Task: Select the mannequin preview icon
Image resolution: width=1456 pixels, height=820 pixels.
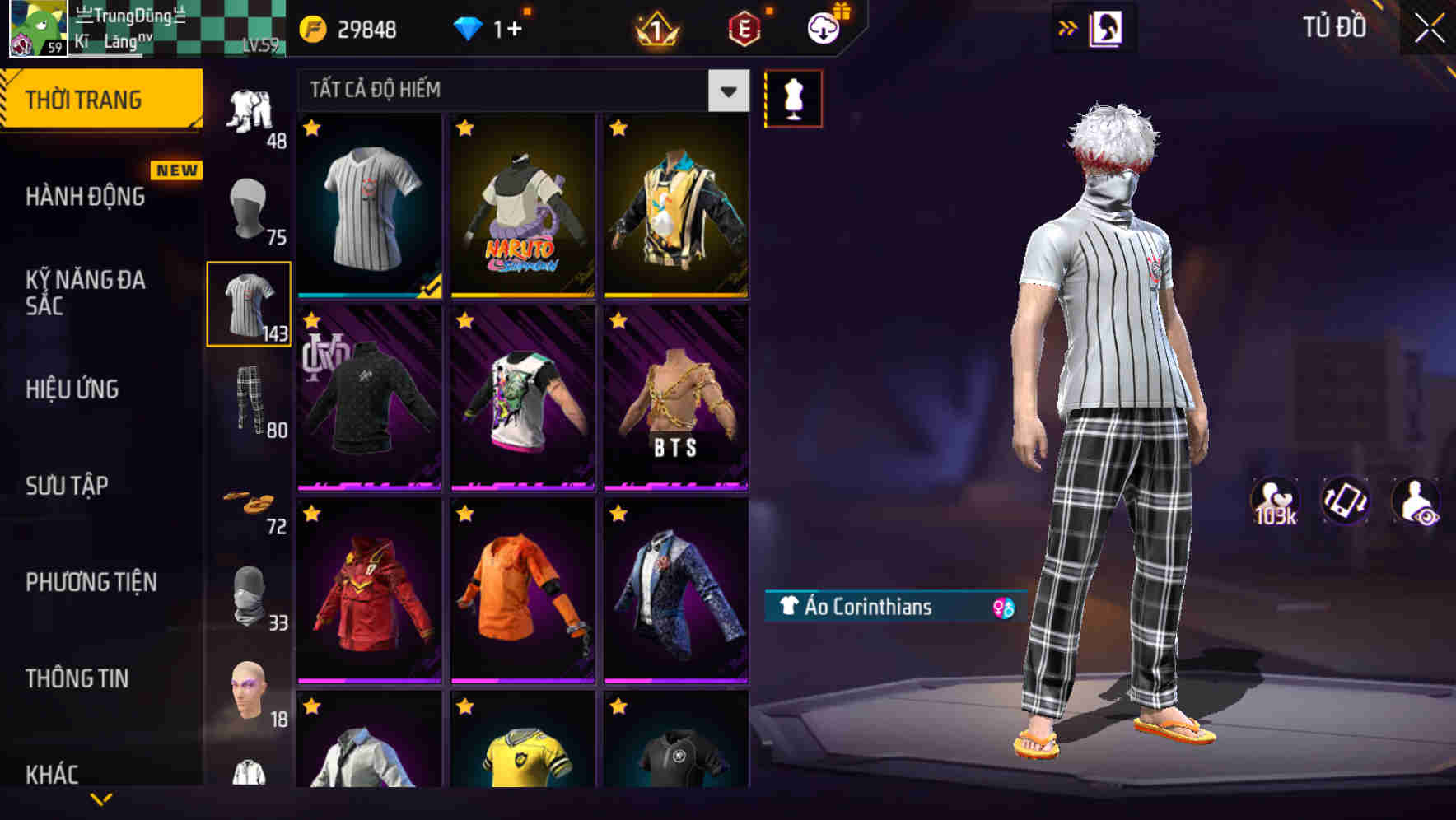Action: (793, 97)
